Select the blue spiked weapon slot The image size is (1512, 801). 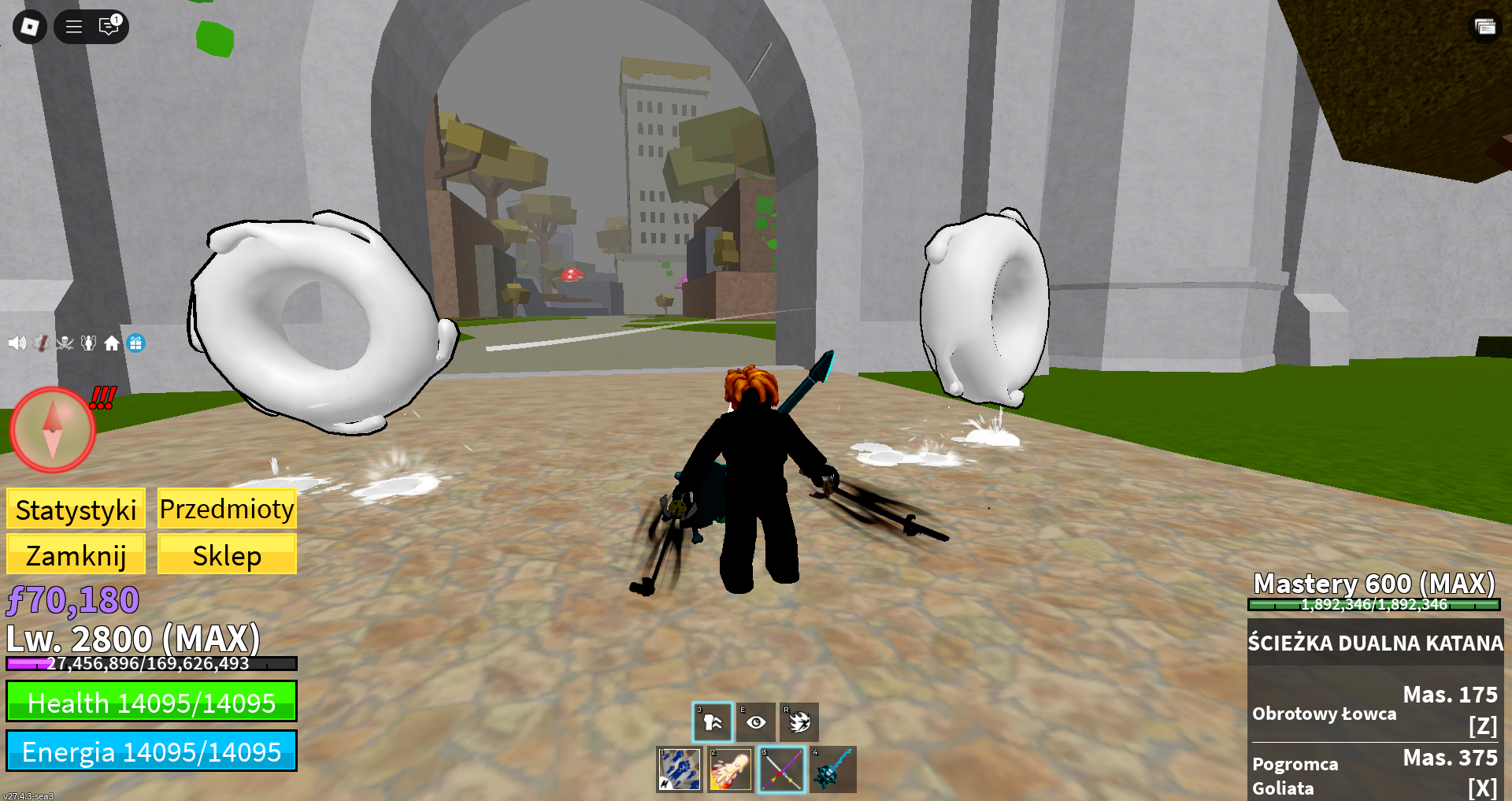833,769
